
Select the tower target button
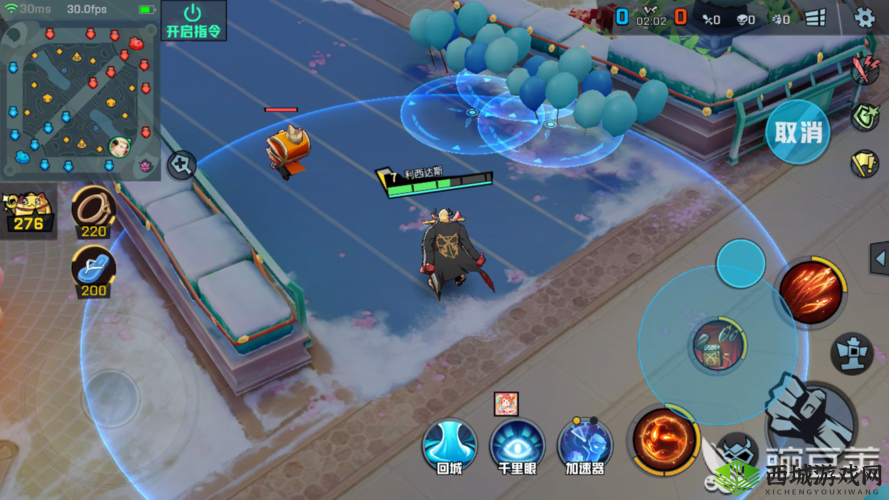[852, 353]
